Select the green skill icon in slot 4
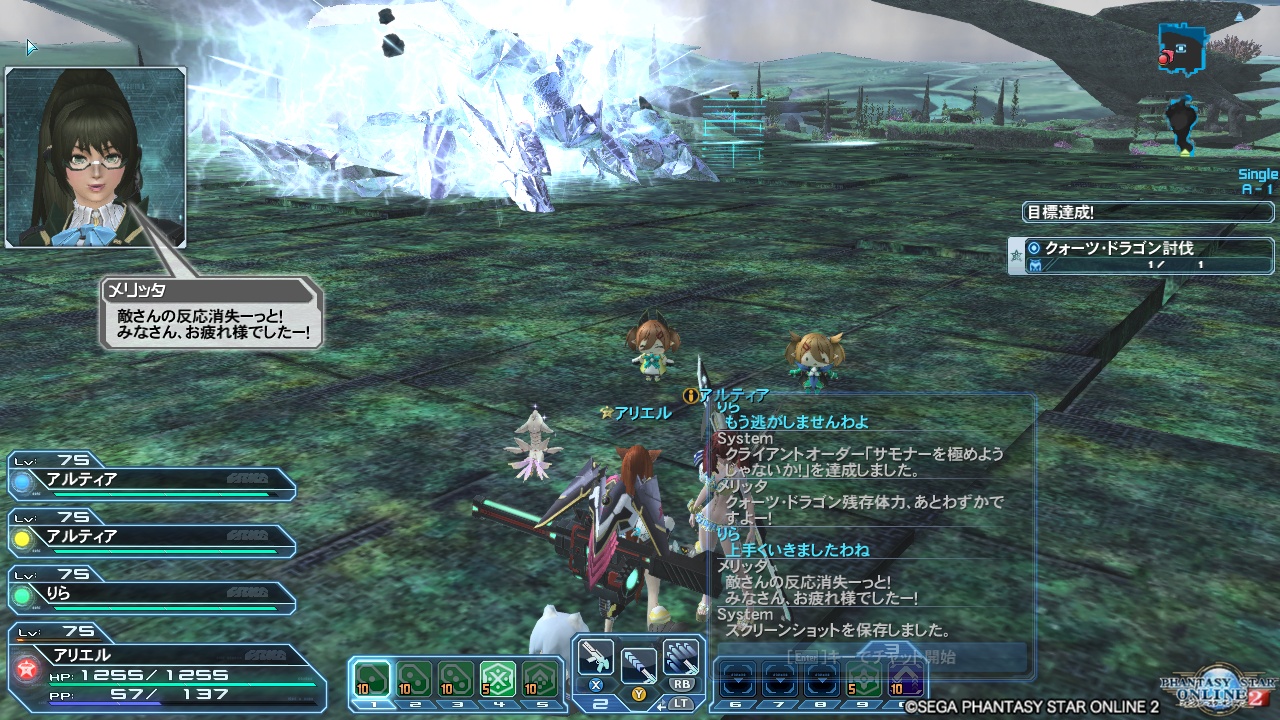This screenshot has height=720, width=1280. click(496, 677)
